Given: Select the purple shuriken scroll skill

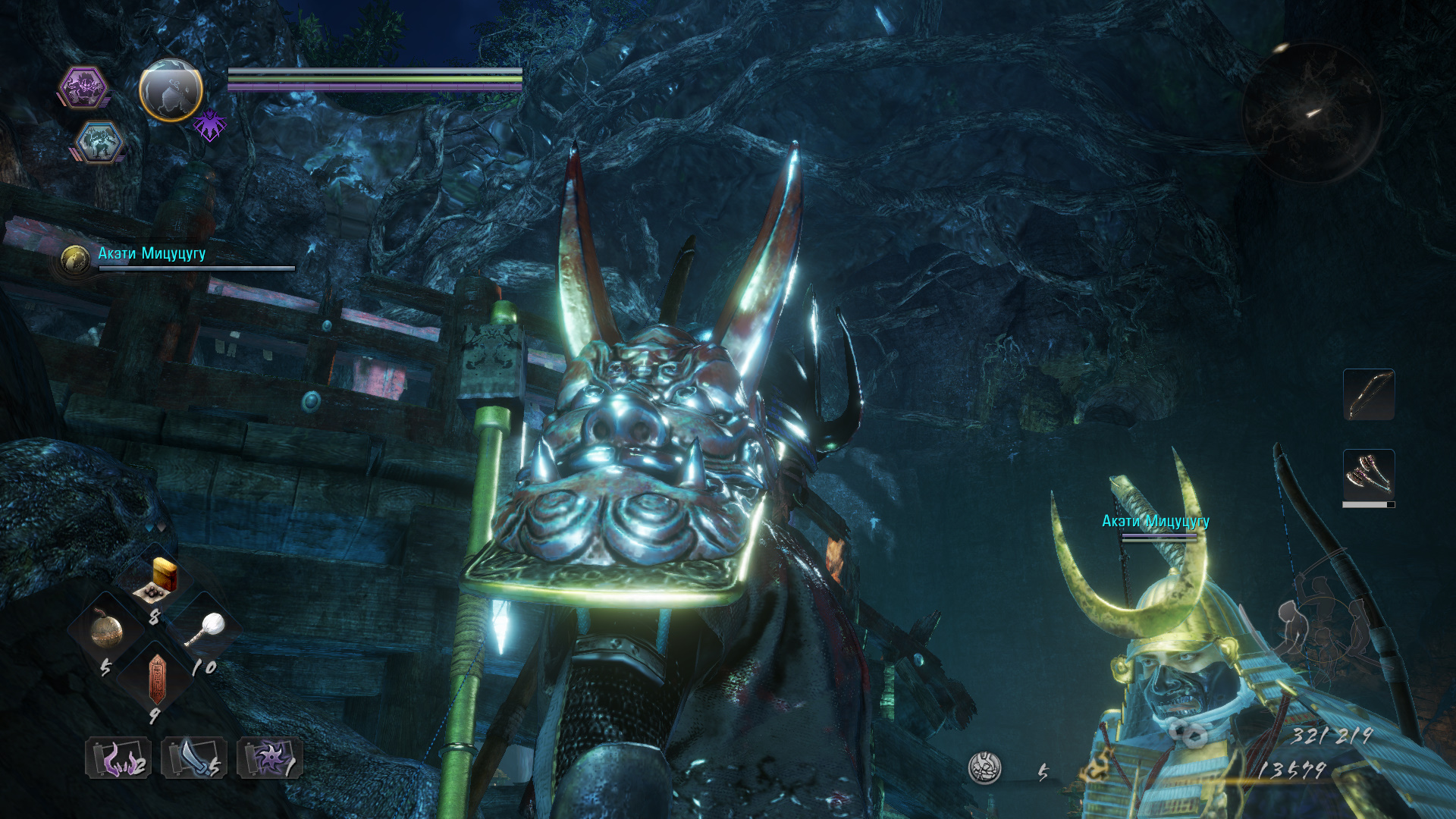Looking at the screenshot, I should 270,758.
